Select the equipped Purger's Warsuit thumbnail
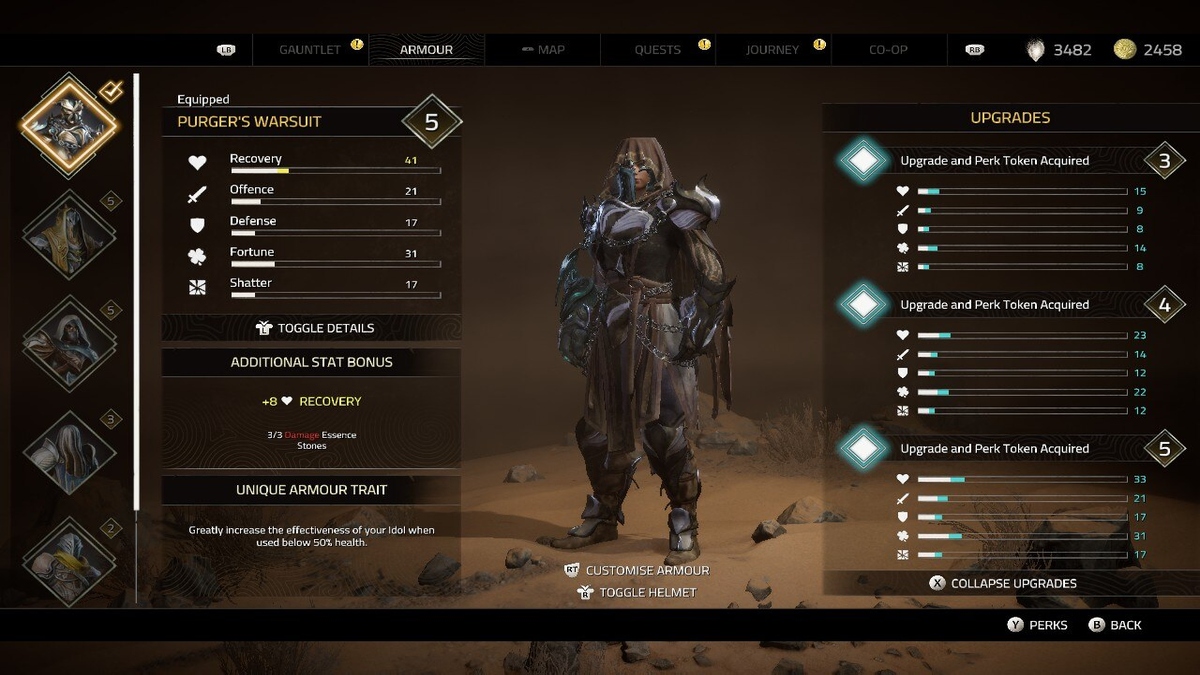1200x675 pixels. click(x=70, y=125)
